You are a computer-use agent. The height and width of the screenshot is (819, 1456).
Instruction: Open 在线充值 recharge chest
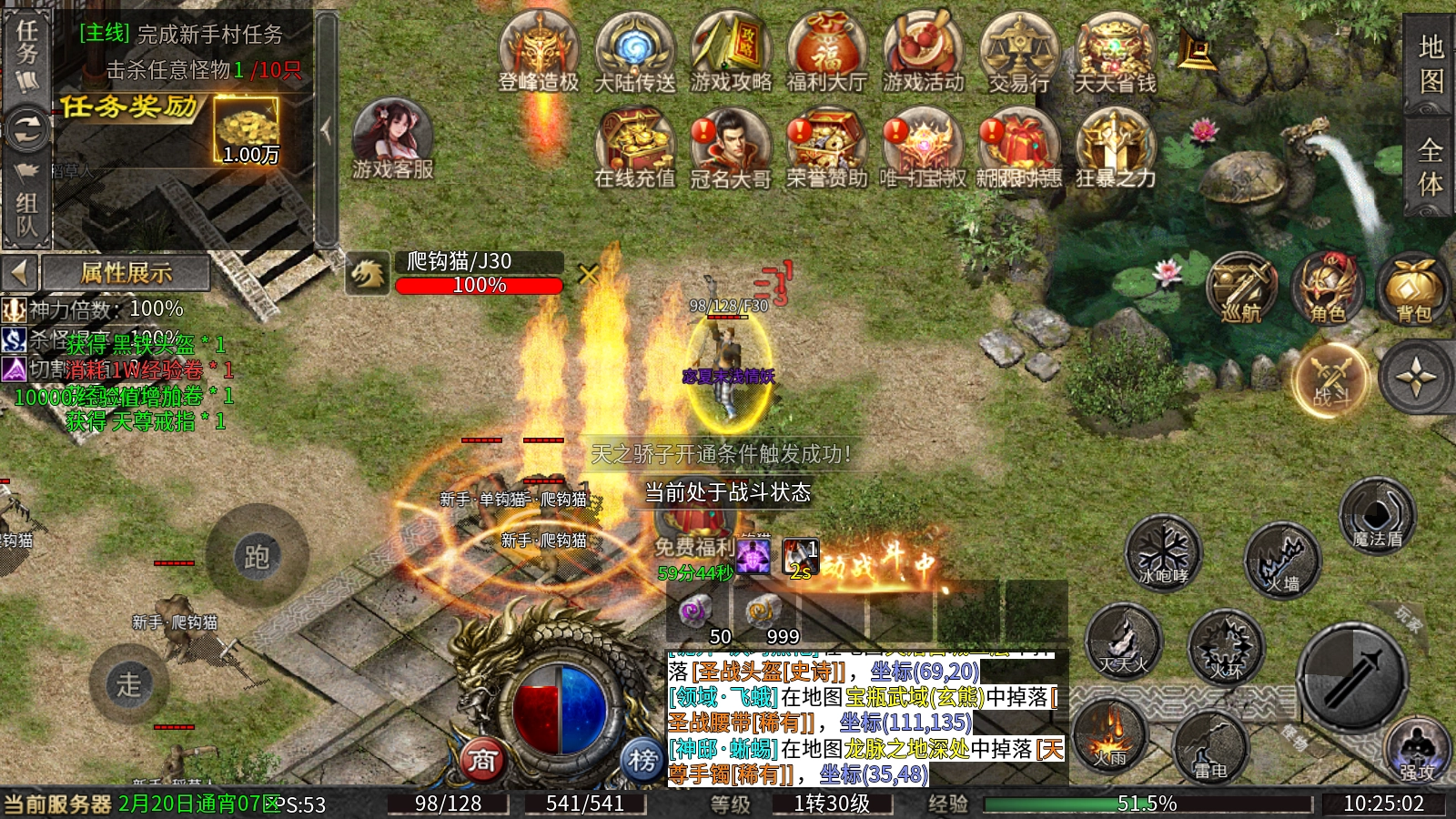[635, 146]
